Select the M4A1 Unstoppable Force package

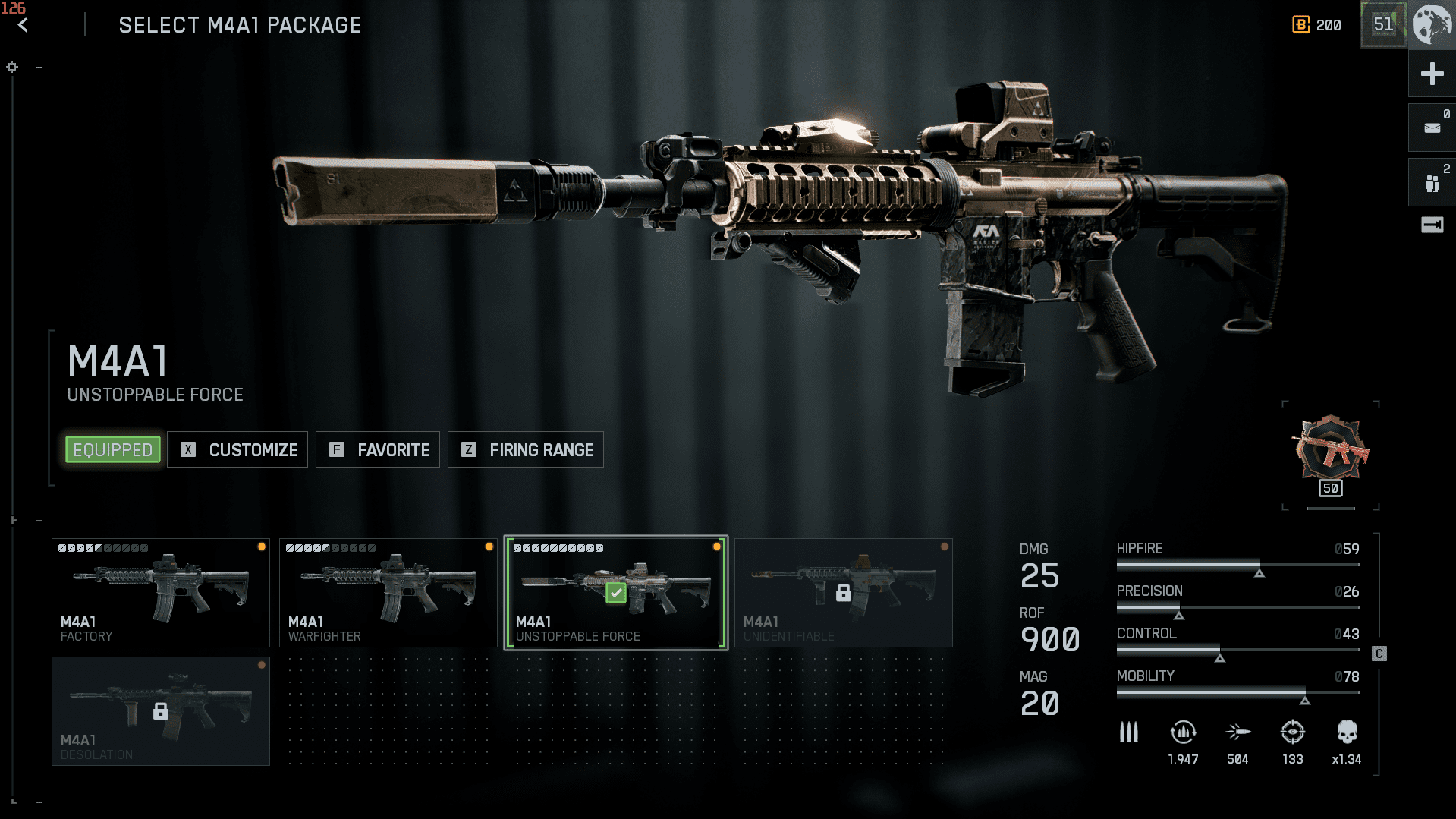616,593
